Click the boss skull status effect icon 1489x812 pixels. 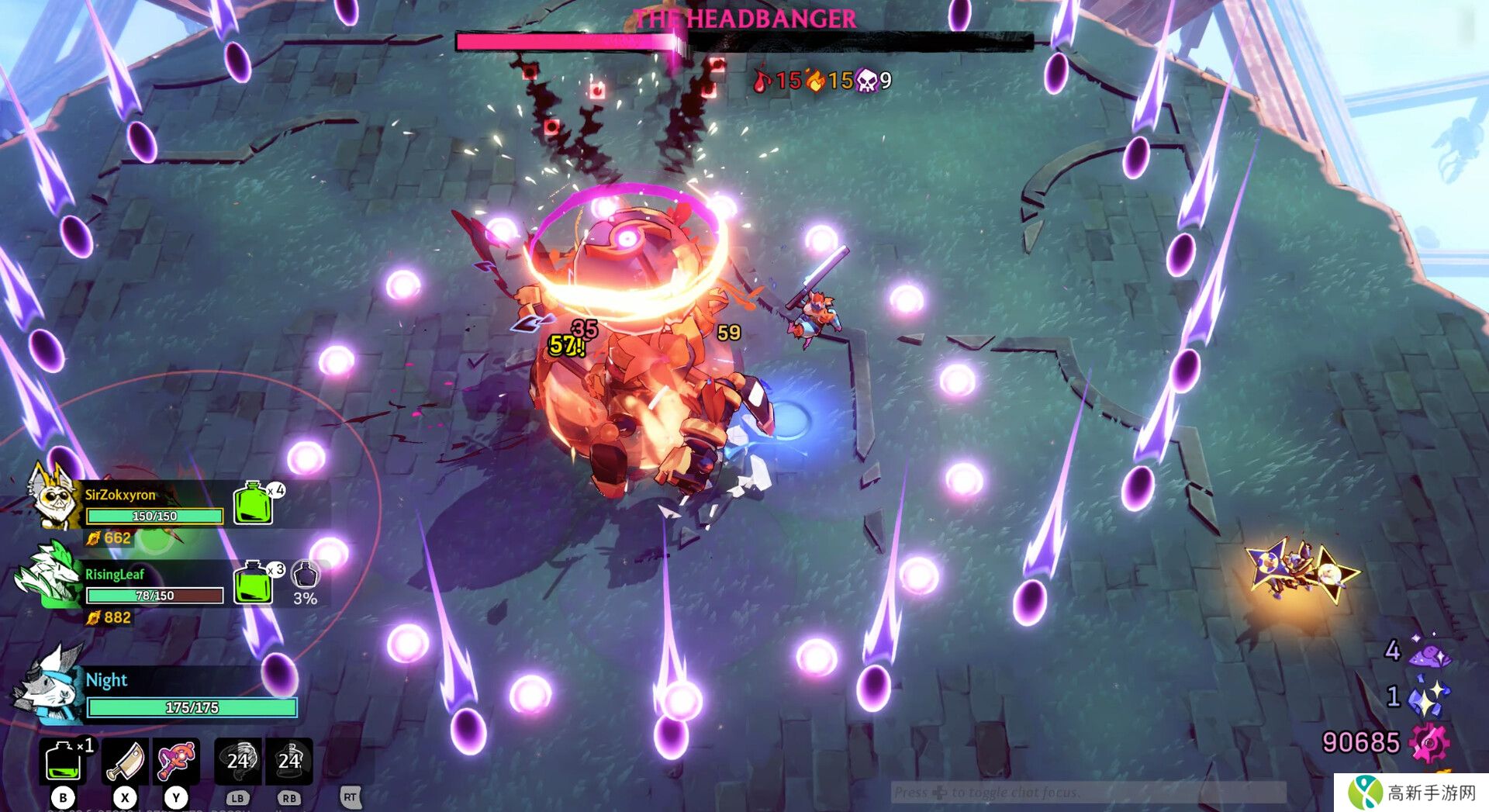click(x=866, y=80)
